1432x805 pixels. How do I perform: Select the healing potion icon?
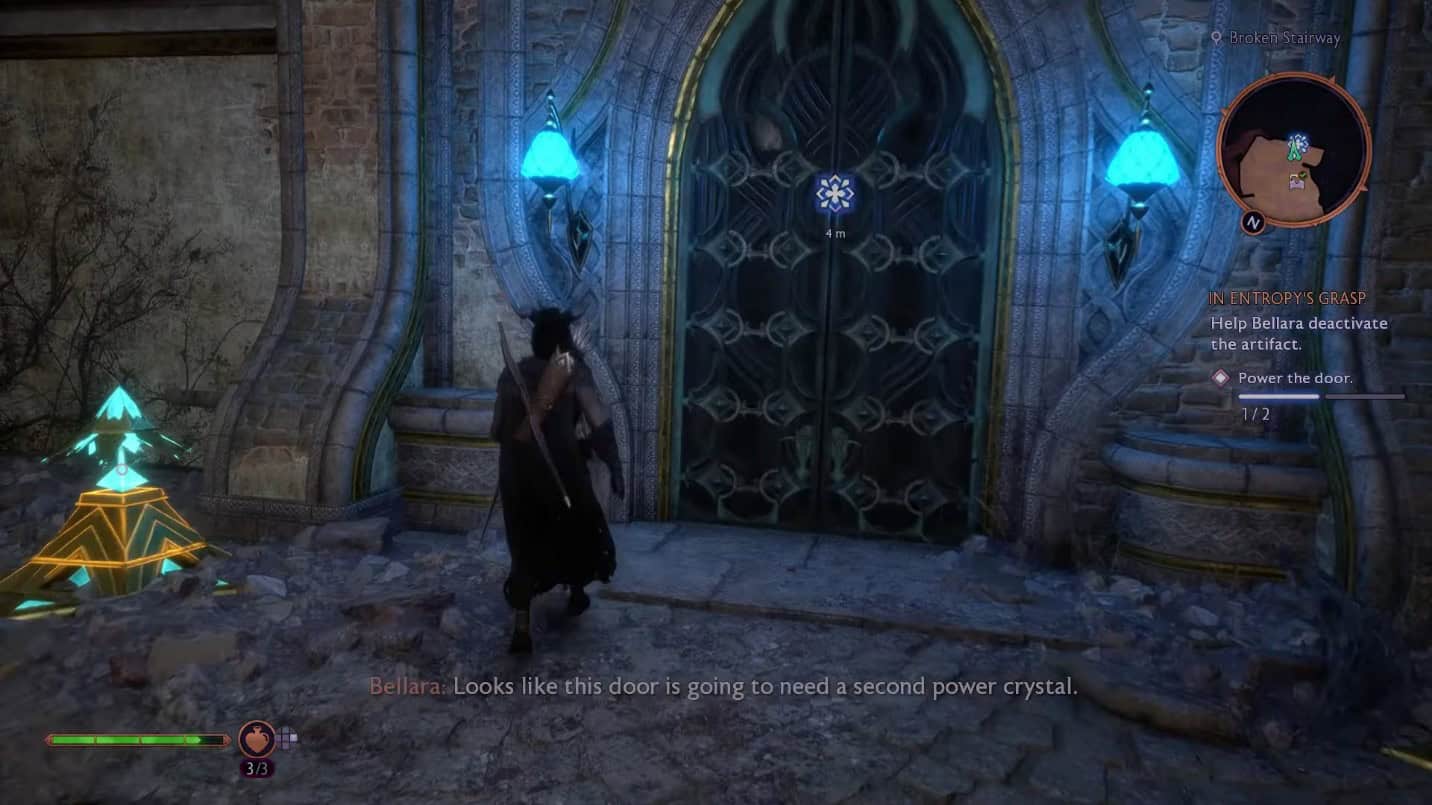click(256, 739)
